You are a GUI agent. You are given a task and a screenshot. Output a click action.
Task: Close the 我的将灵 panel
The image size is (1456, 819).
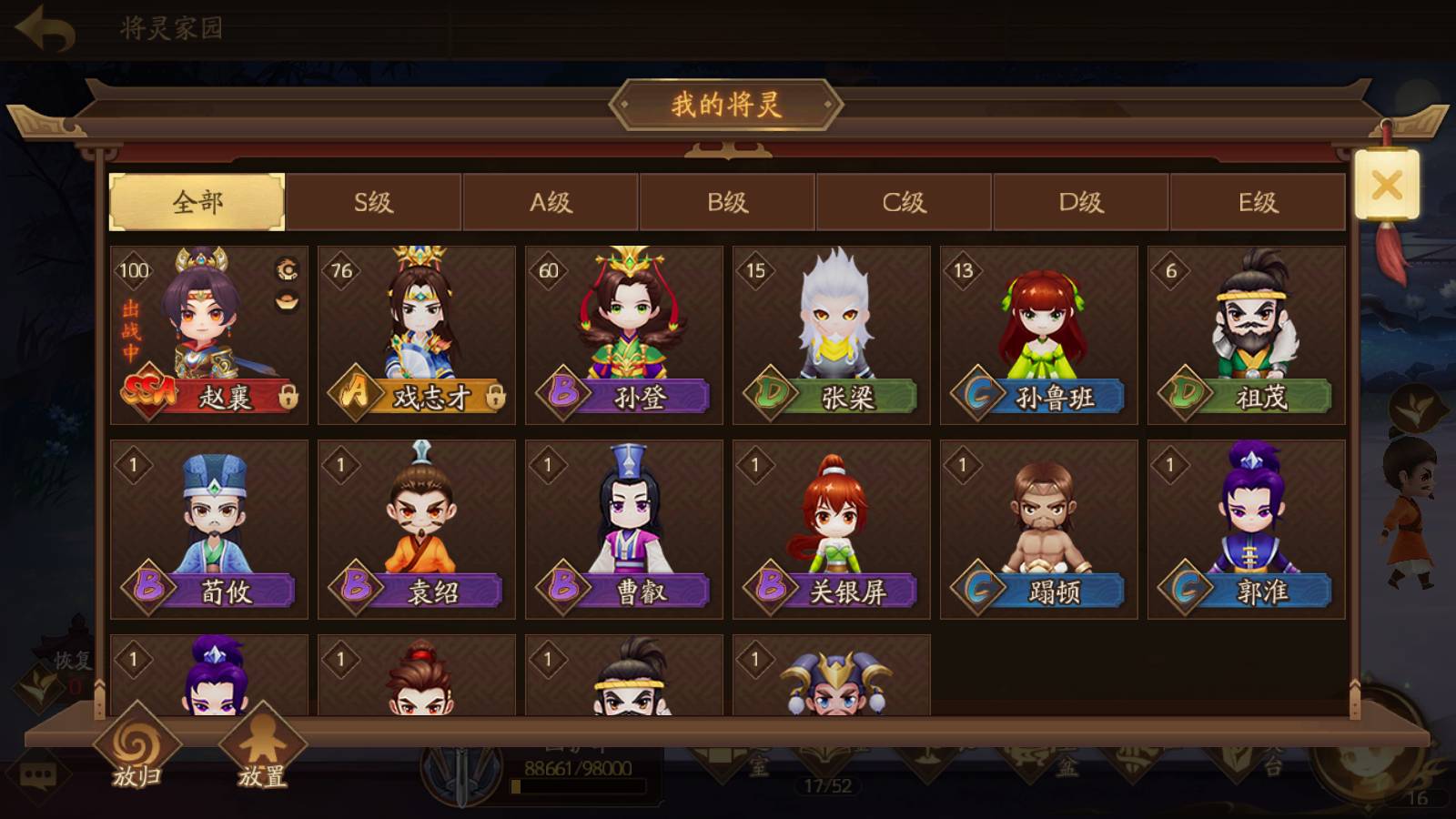tap(1387, 186)
